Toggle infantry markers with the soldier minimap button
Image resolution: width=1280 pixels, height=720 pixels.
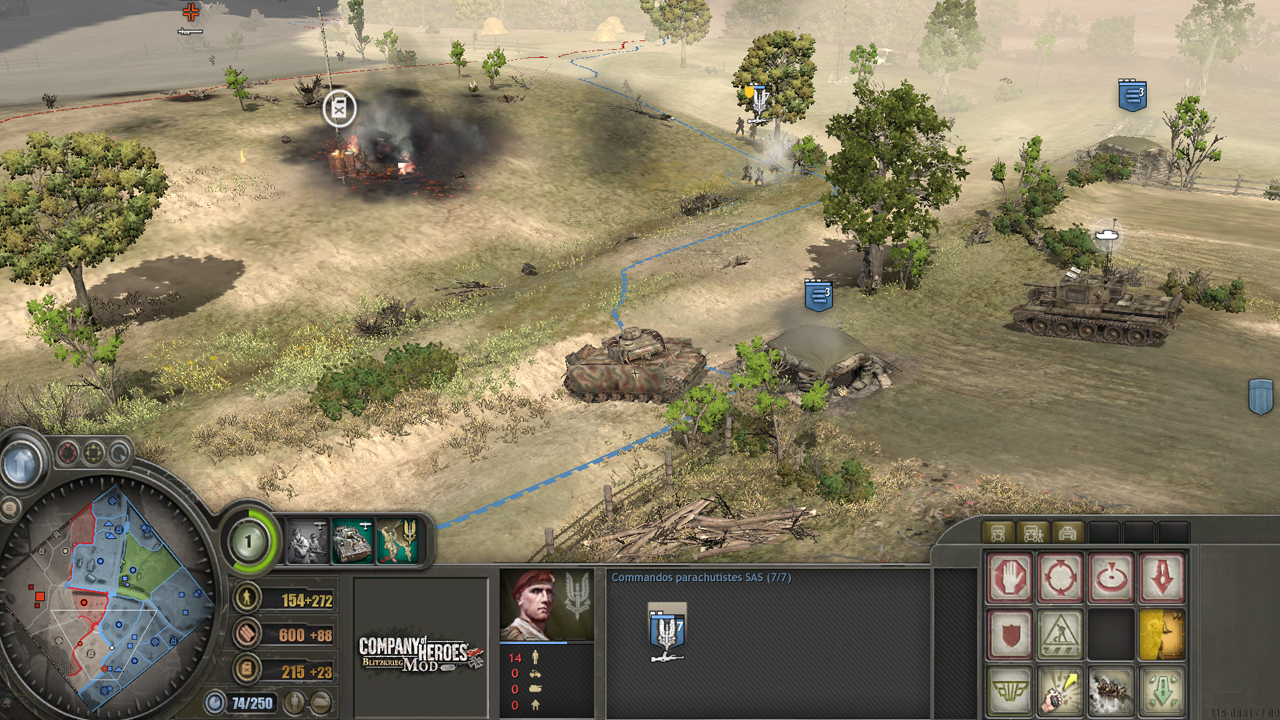coord(295,702)
